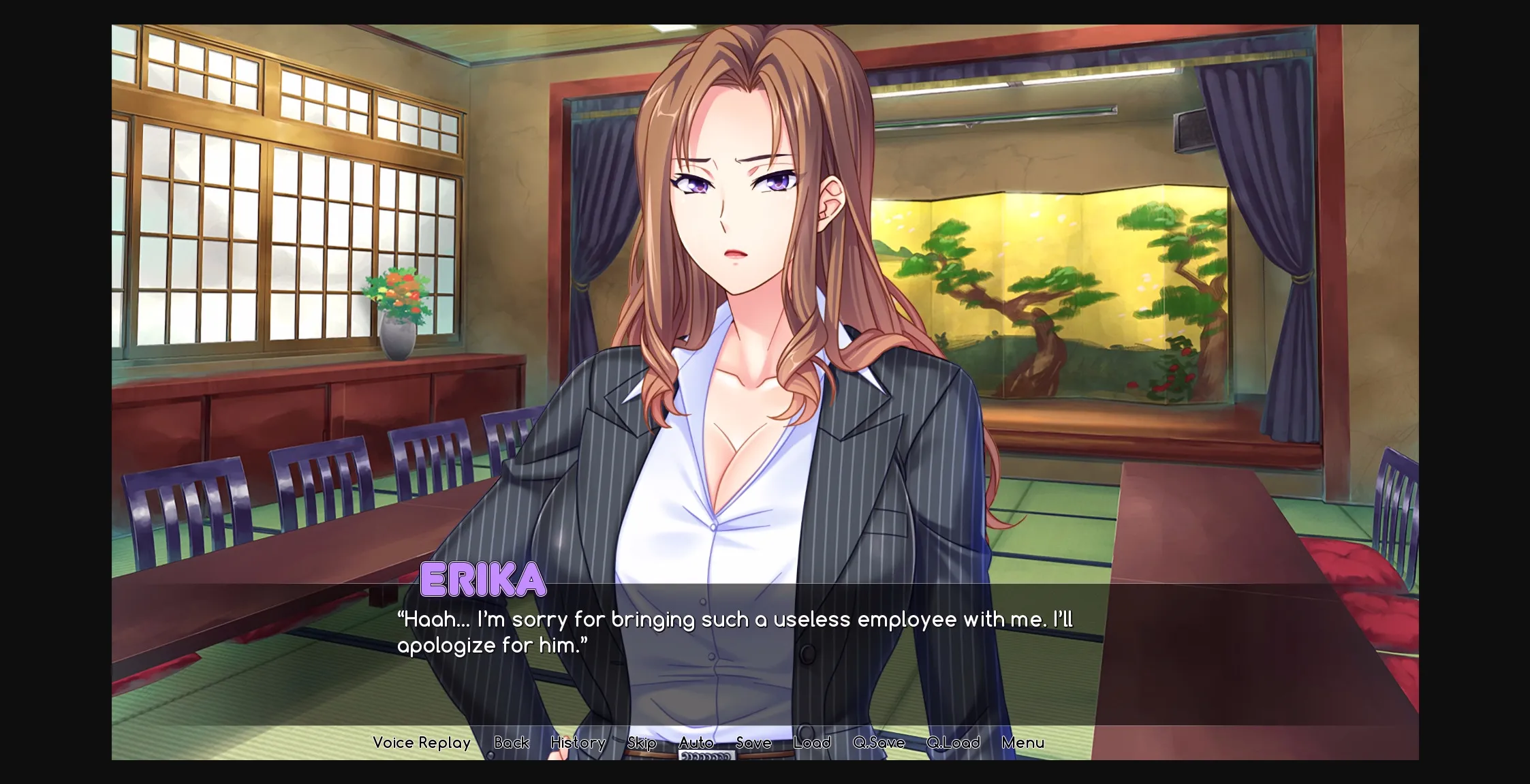Quick load with Q.Load
The height and width of the screenshot is (784, 1530).
tap(953, 742)
